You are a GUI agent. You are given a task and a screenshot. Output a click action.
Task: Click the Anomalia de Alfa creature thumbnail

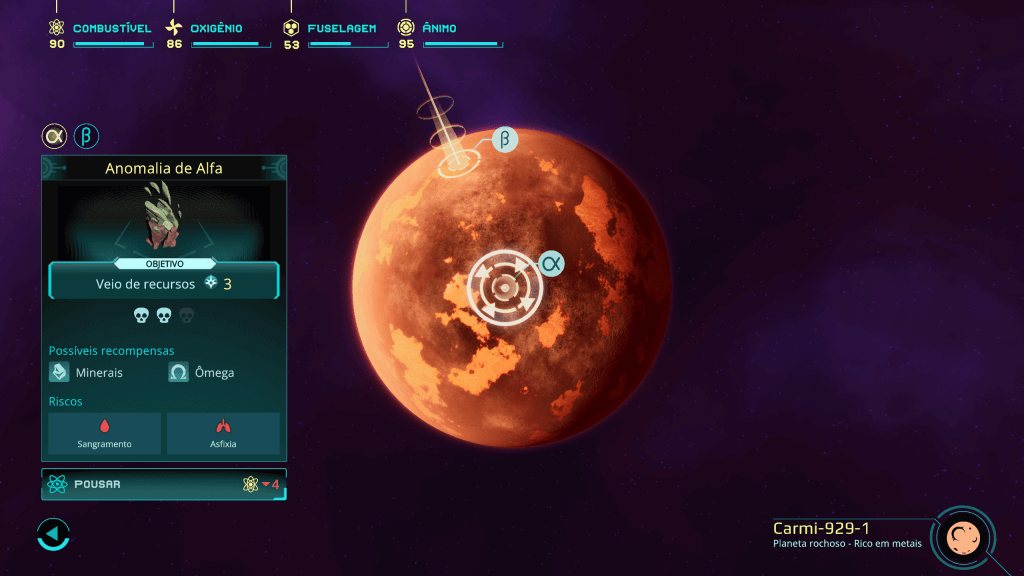[164, 216]
